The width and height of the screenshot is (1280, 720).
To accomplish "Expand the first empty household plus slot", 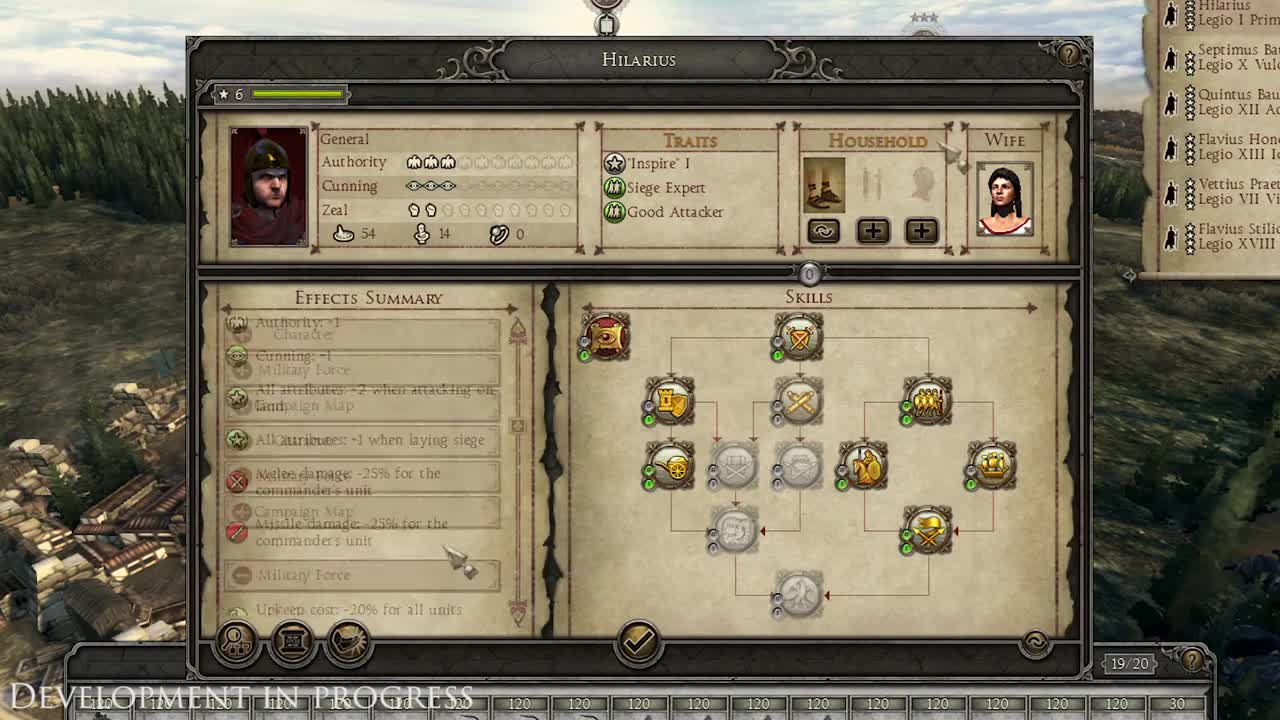I will point(872,231).
